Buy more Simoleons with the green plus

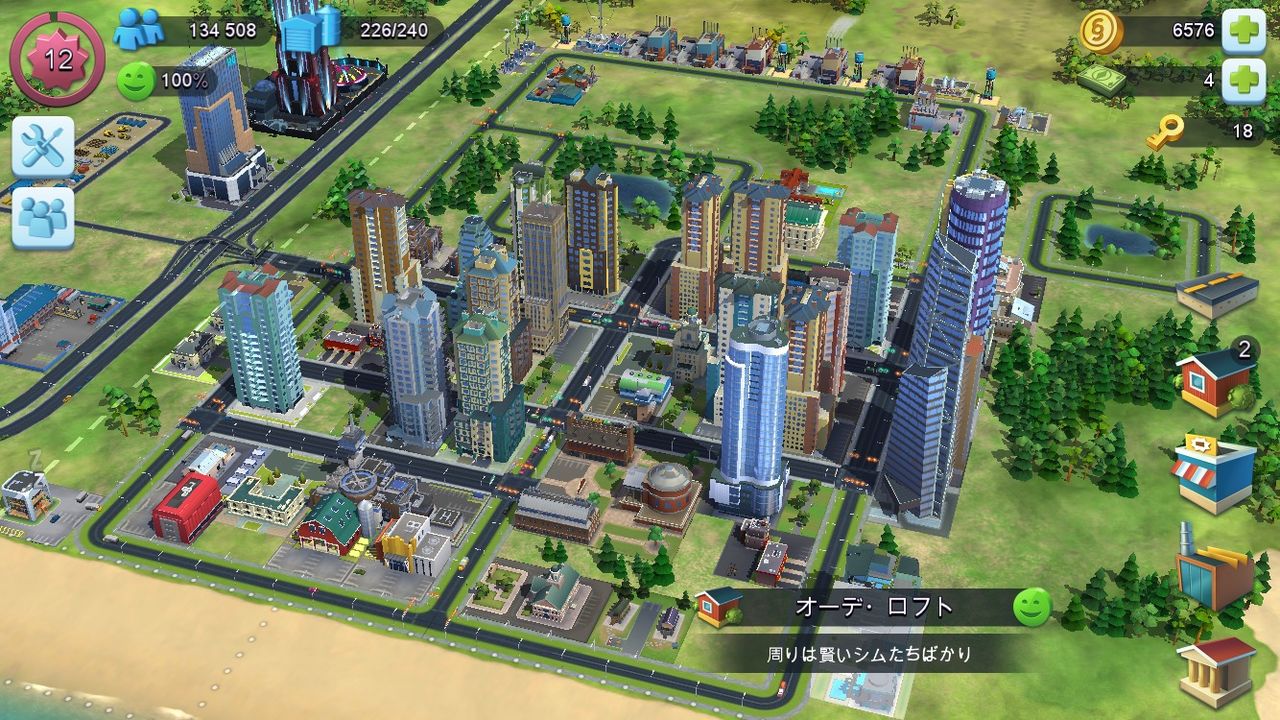[x=1243, y=30]
